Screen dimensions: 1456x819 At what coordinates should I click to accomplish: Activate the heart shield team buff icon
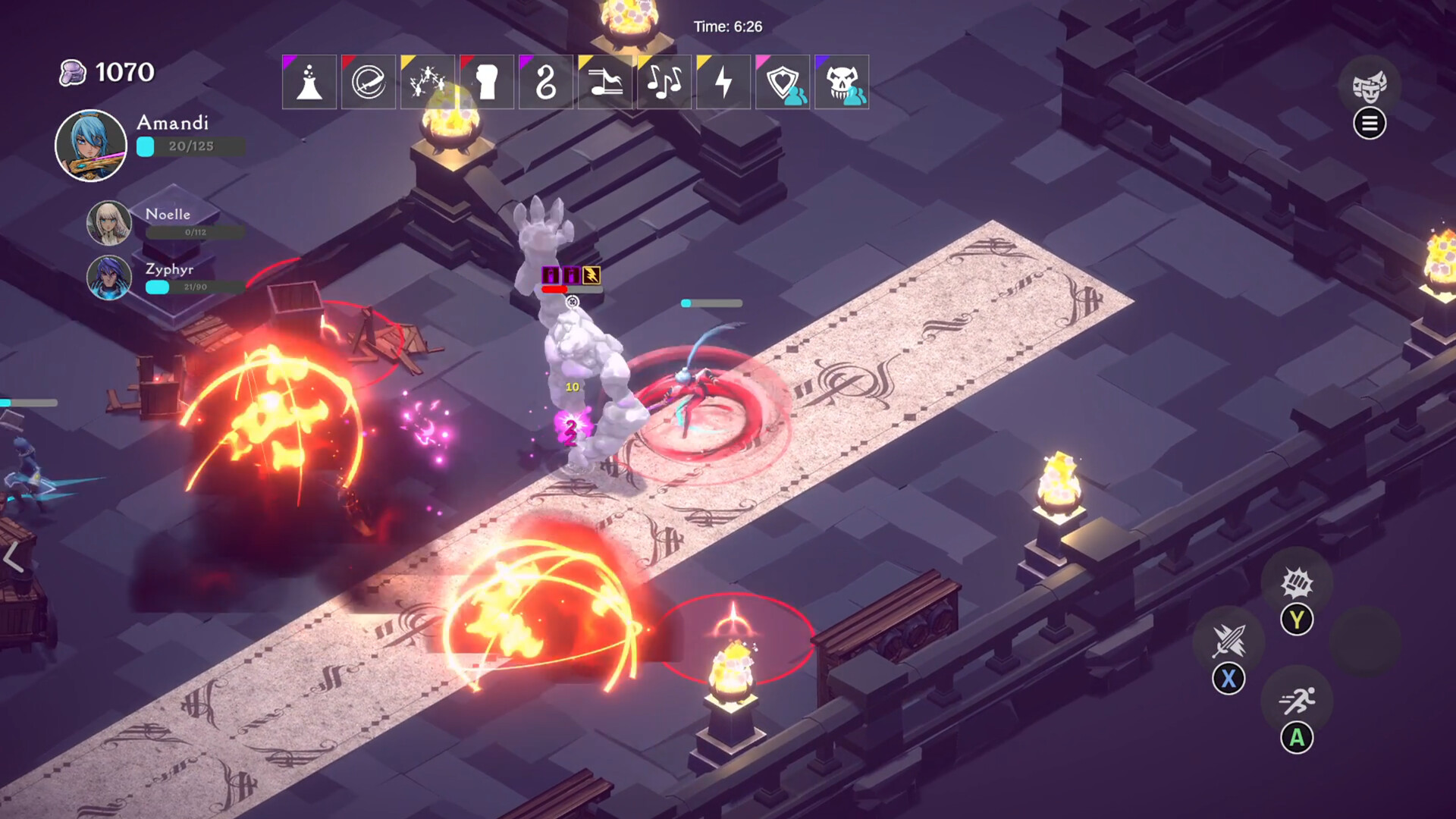point(781,82)
